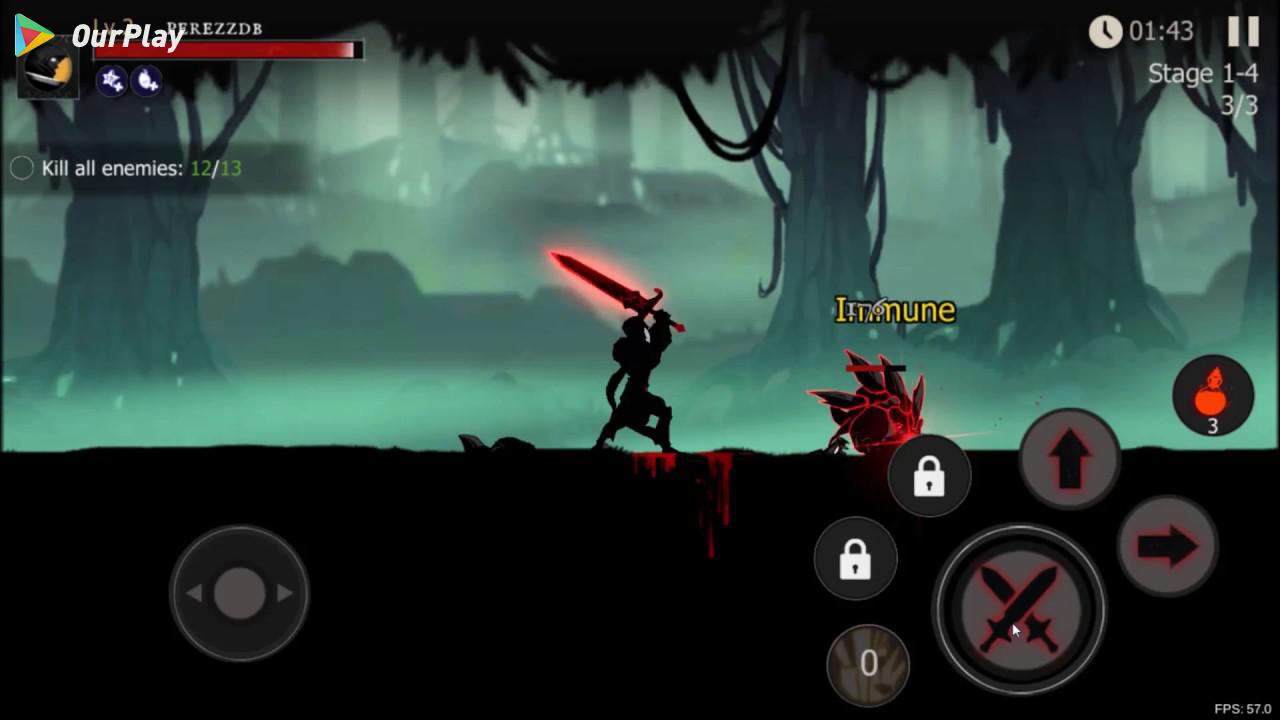Use the red health potion

(1213, 395)
